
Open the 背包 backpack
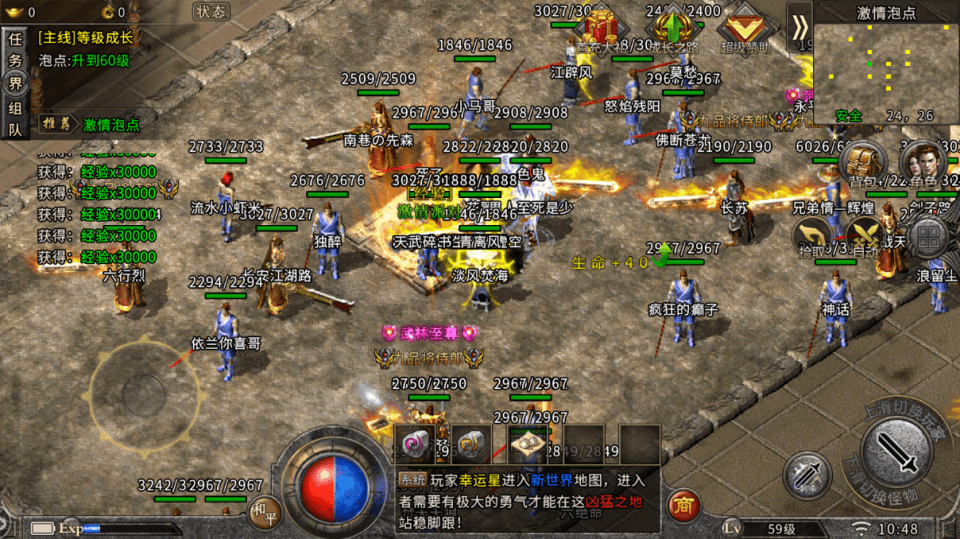863,163
